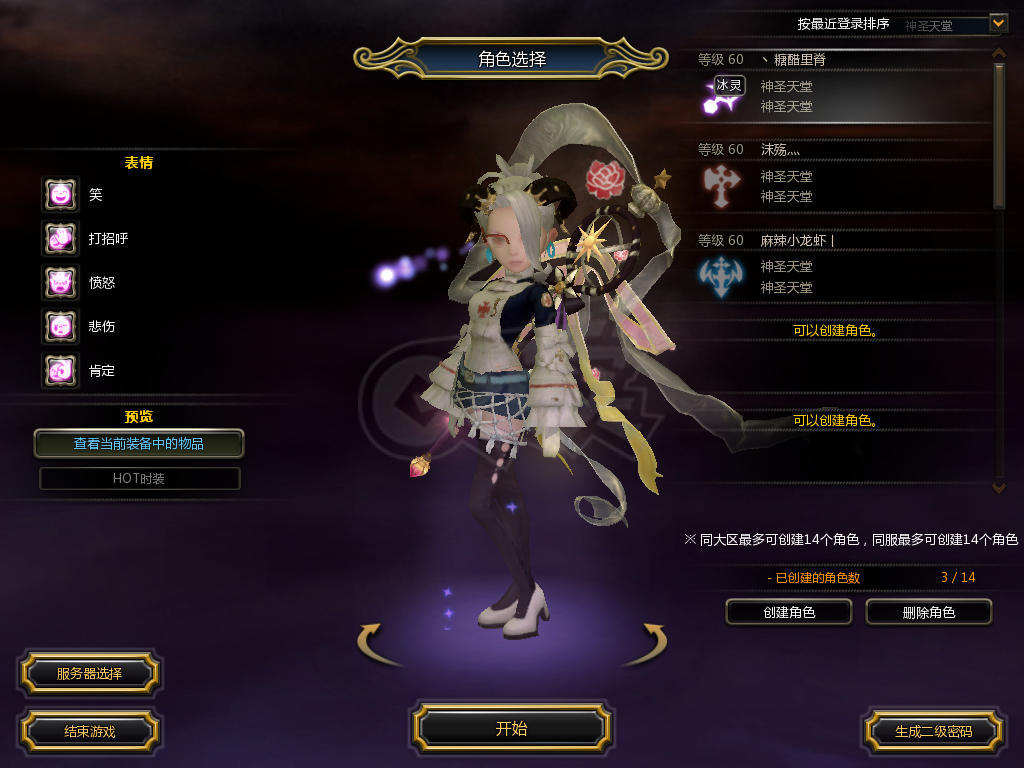
Task: Select the 删除角色 delete character button
Action: [928, 612]
